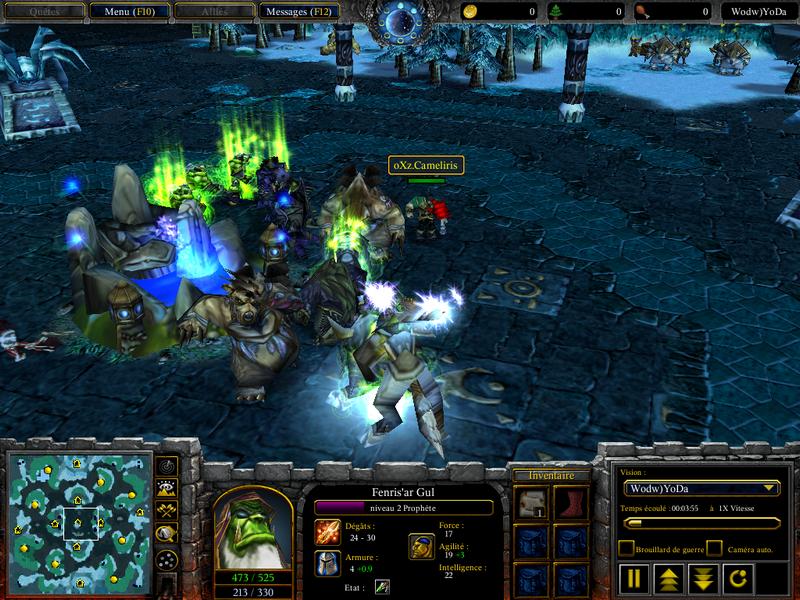The height and width of the screenshot is (600, 800).
Task: Enable the Brouillard de guerre checkbox
Action: point(626,548)
